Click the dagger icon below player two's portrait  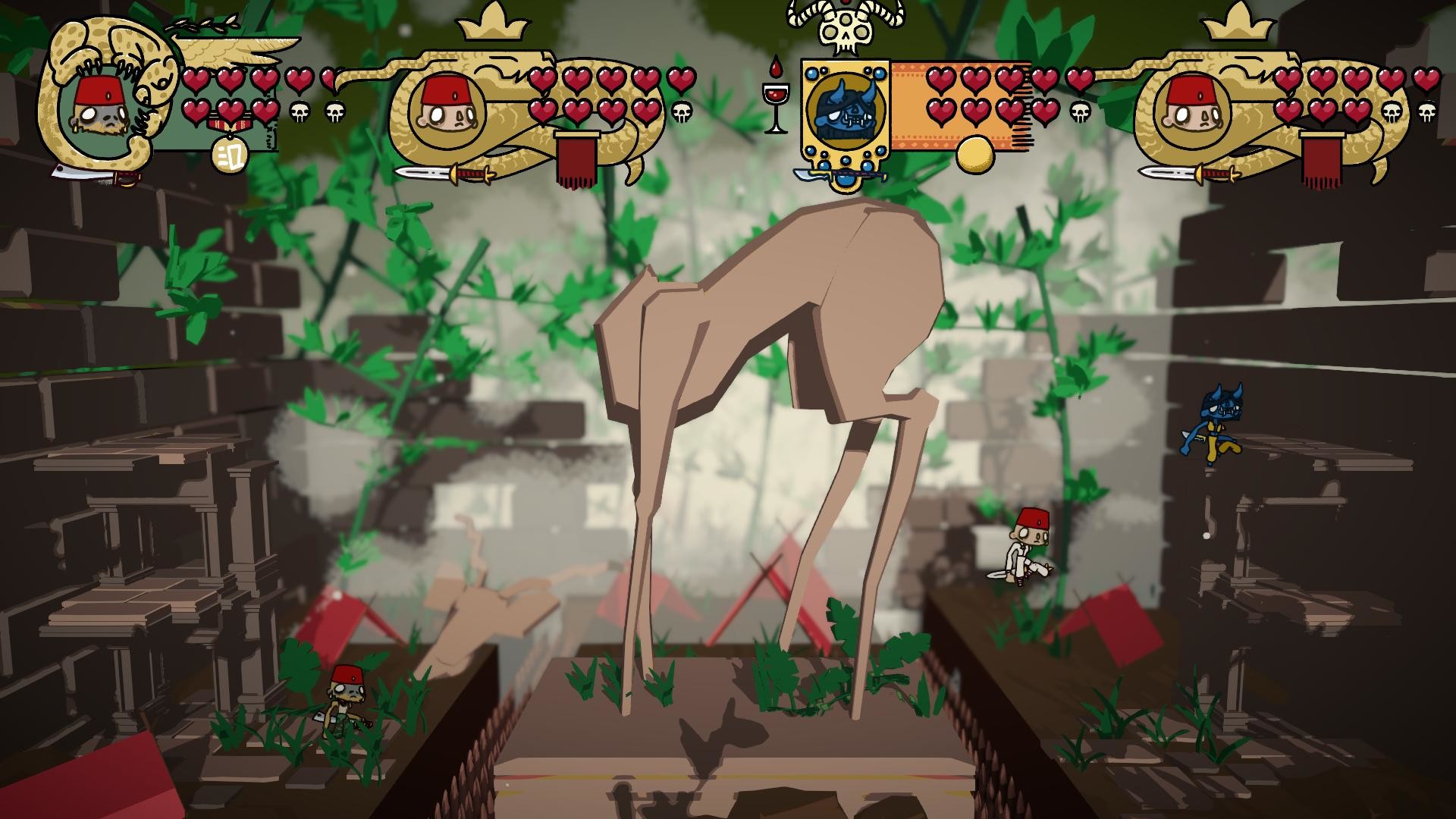point(444,174)
